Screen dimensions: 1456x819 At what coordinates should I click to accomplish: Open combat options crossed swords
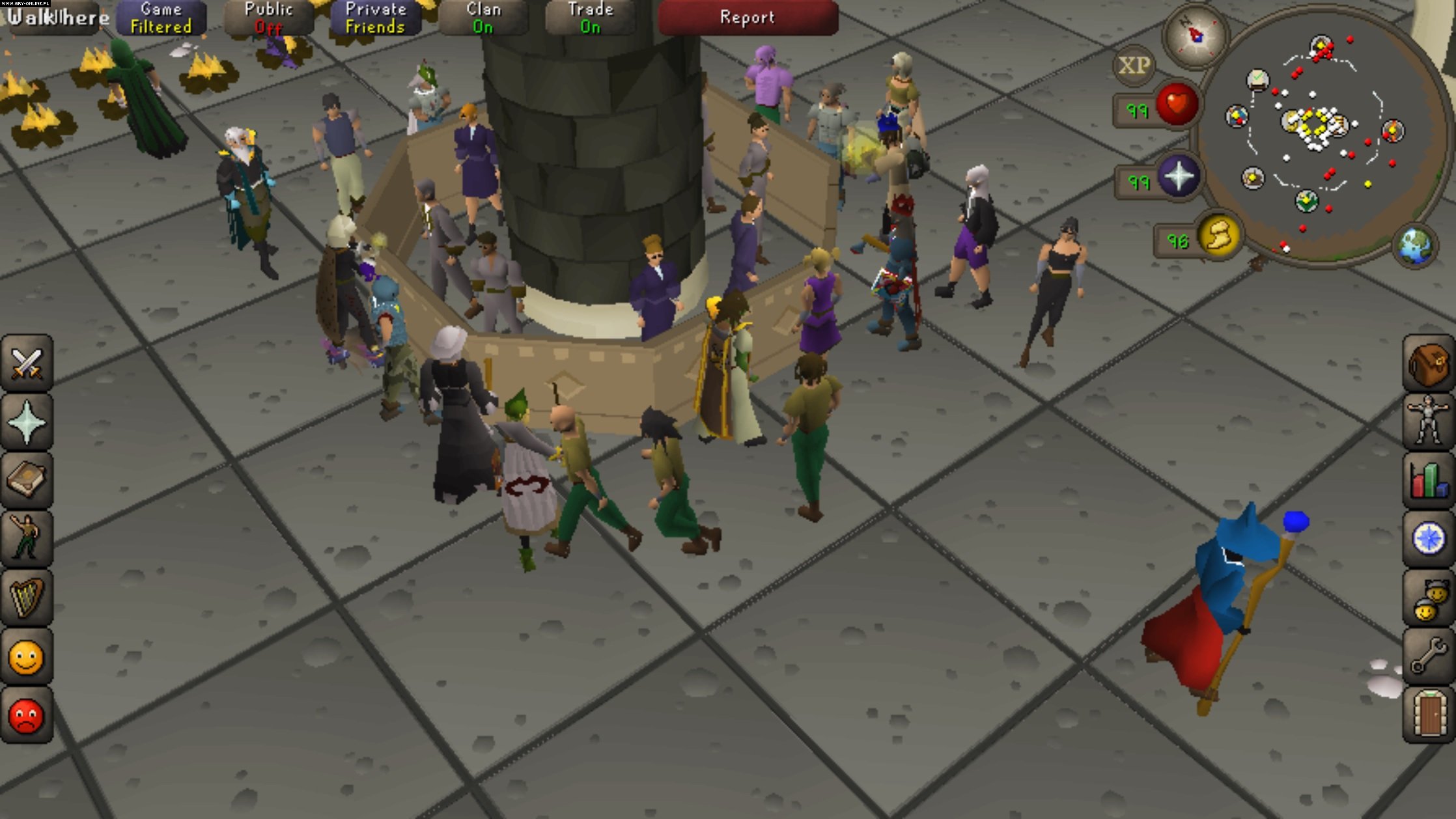pyautogui.click(x=27, y=363)
